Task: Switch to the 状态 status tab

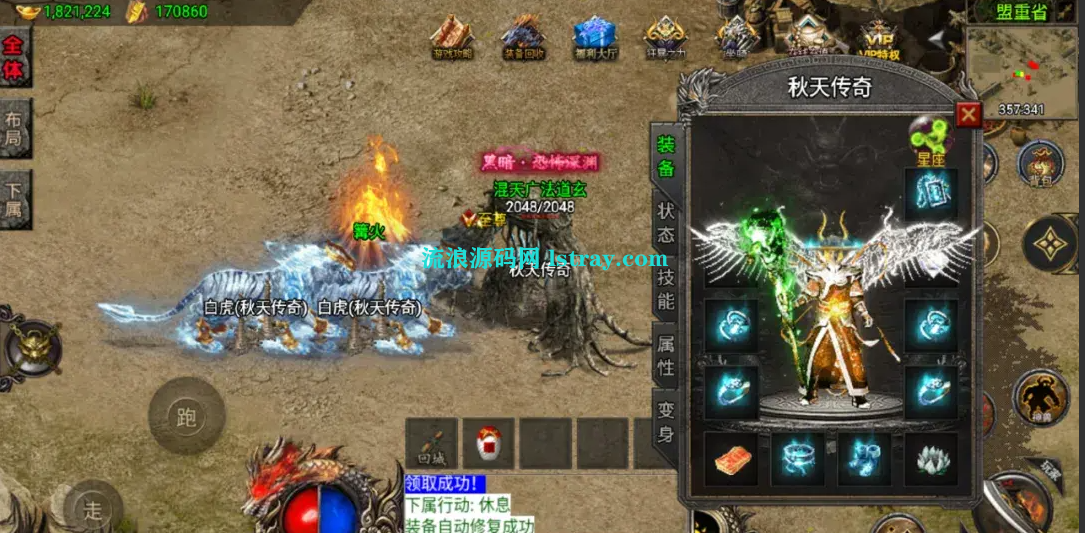Action: pyautogui.click(x=666, y=224)
